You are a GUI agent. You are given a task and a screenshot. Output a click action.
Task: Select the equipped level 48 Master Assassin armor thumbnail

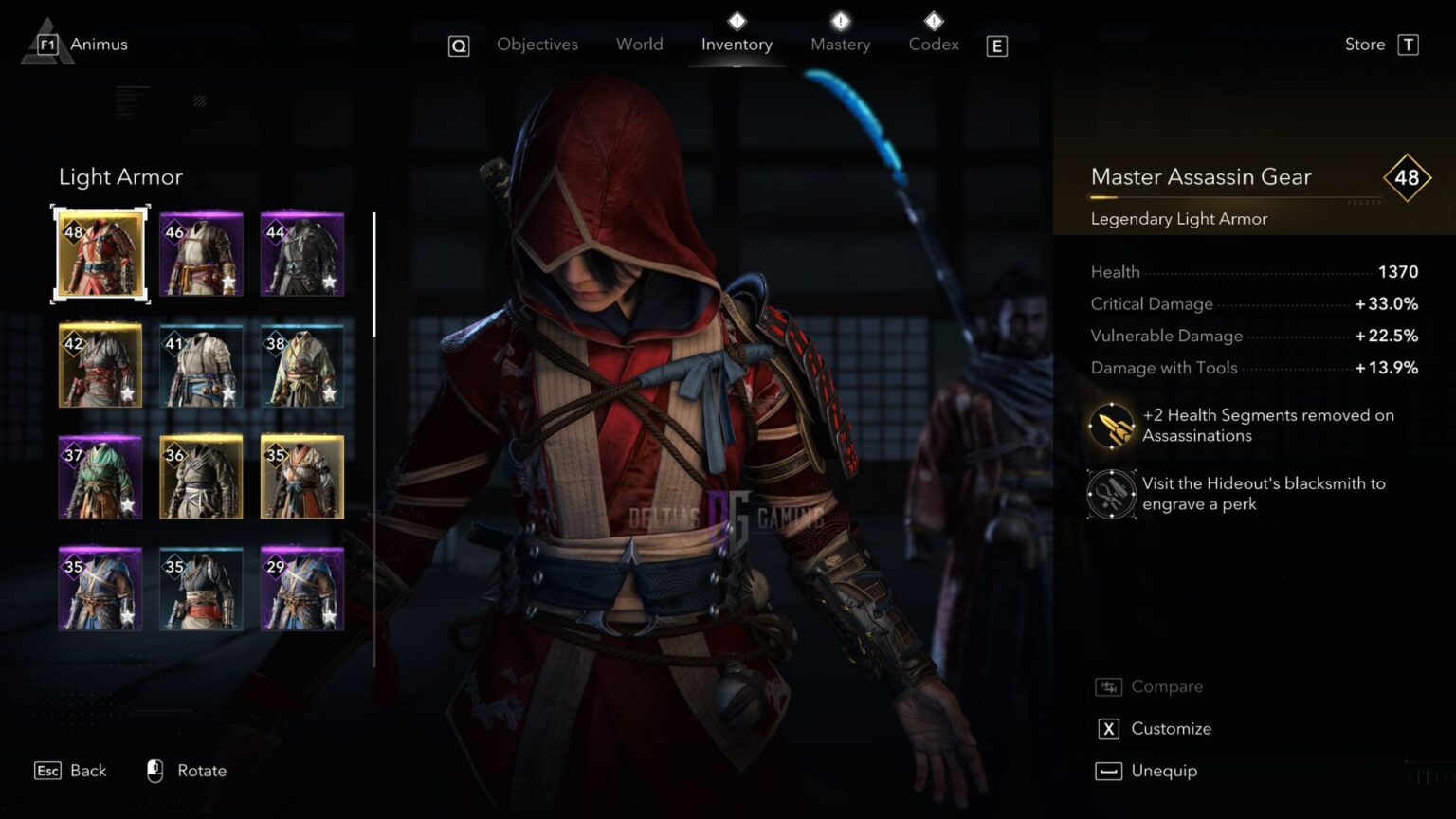click(x=100, y=253)
